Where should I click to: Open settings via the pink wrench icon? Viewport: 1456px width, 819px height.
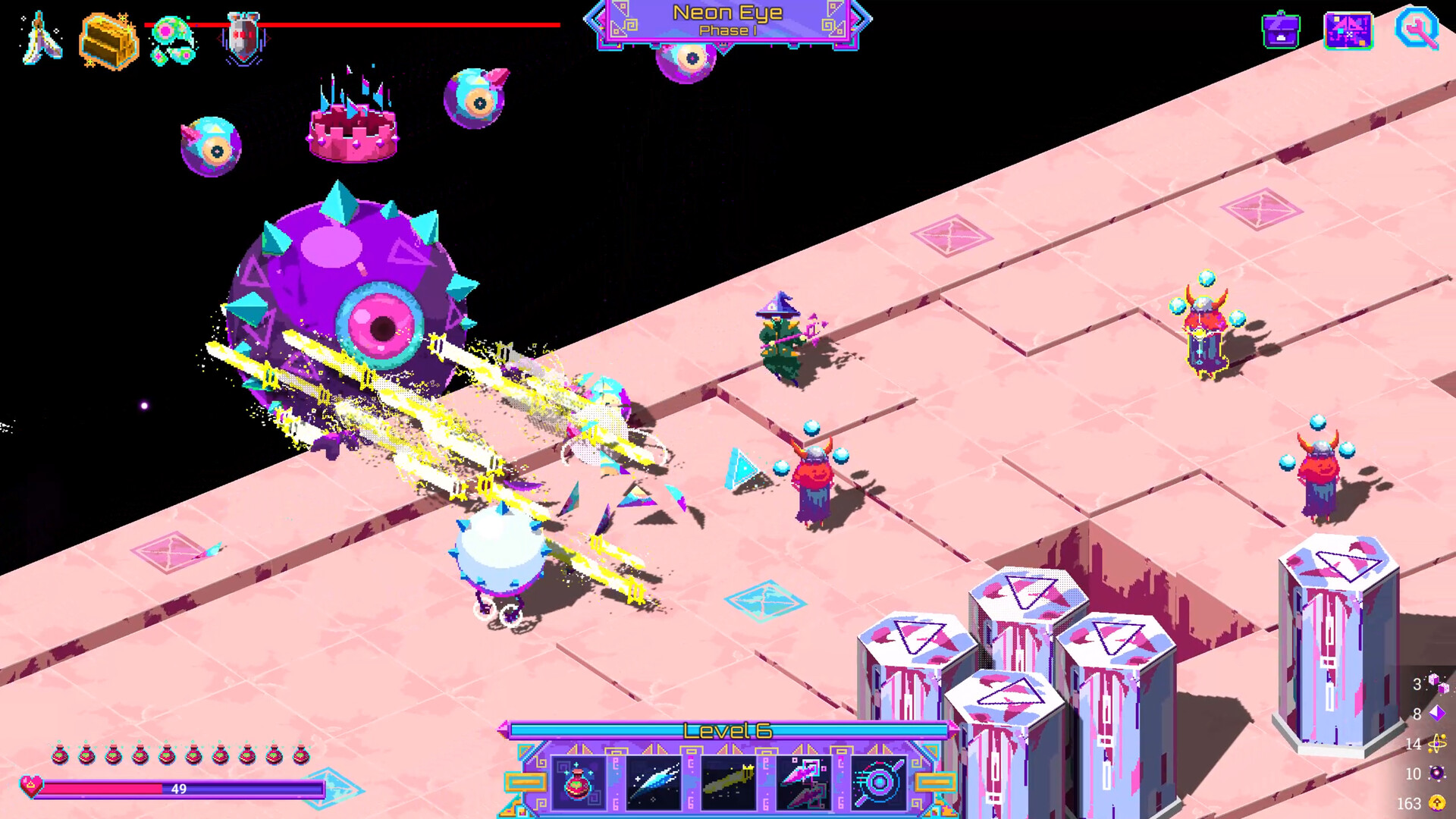pyautogui.click(x=1417, y=29)
